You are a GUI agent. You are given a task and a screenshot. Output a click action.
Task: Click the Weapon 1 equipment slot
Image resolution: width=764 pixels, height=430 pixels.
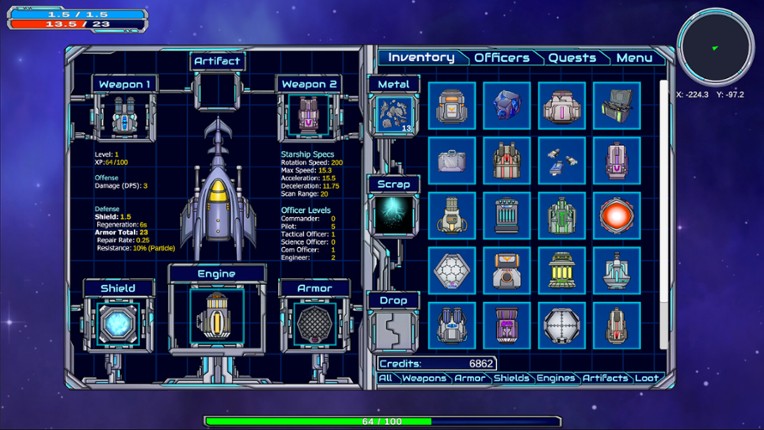point(125,114)
